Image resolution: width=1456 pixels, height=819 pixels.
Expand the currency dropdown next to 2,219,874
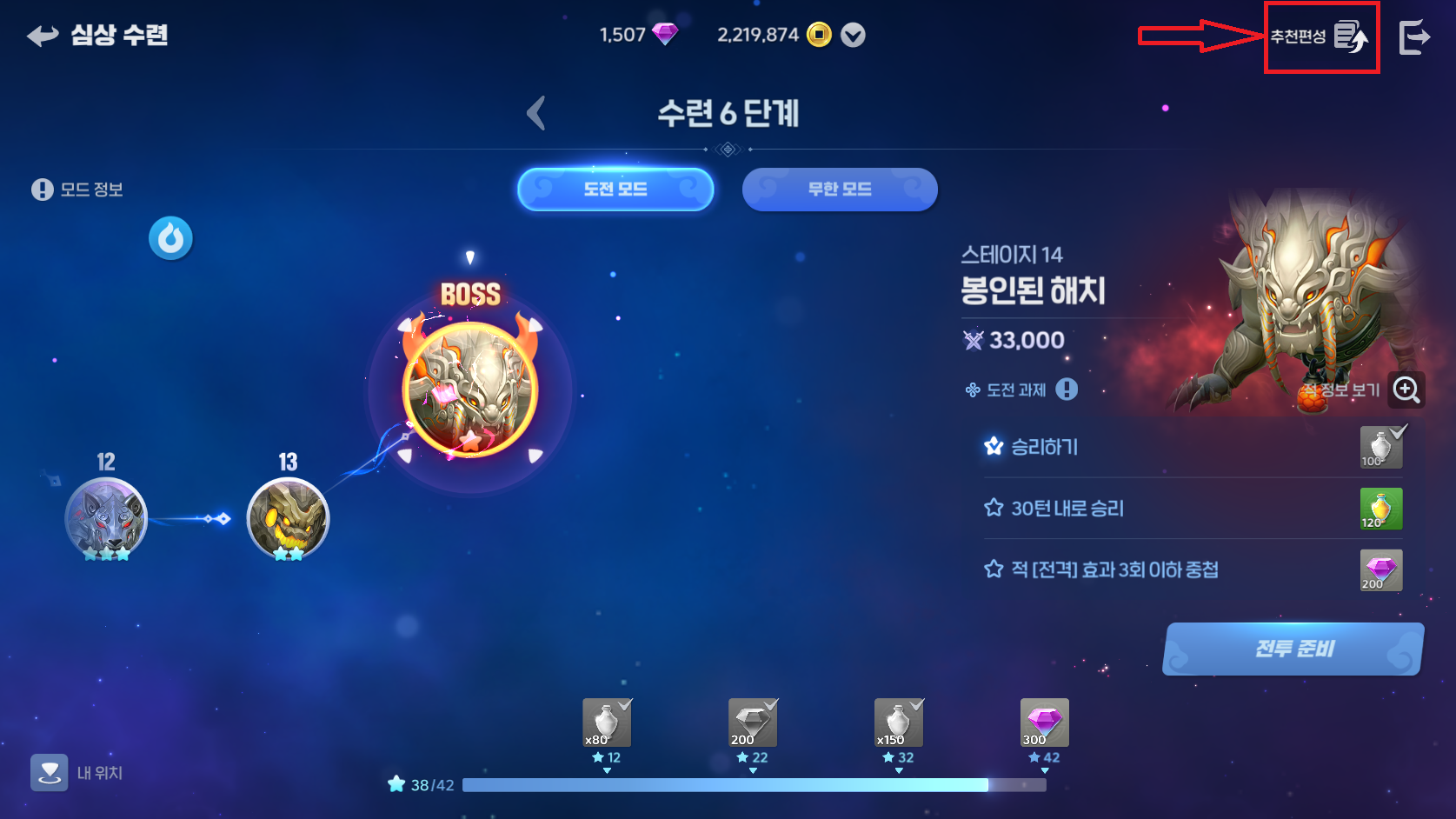click(x=853, y=36)
